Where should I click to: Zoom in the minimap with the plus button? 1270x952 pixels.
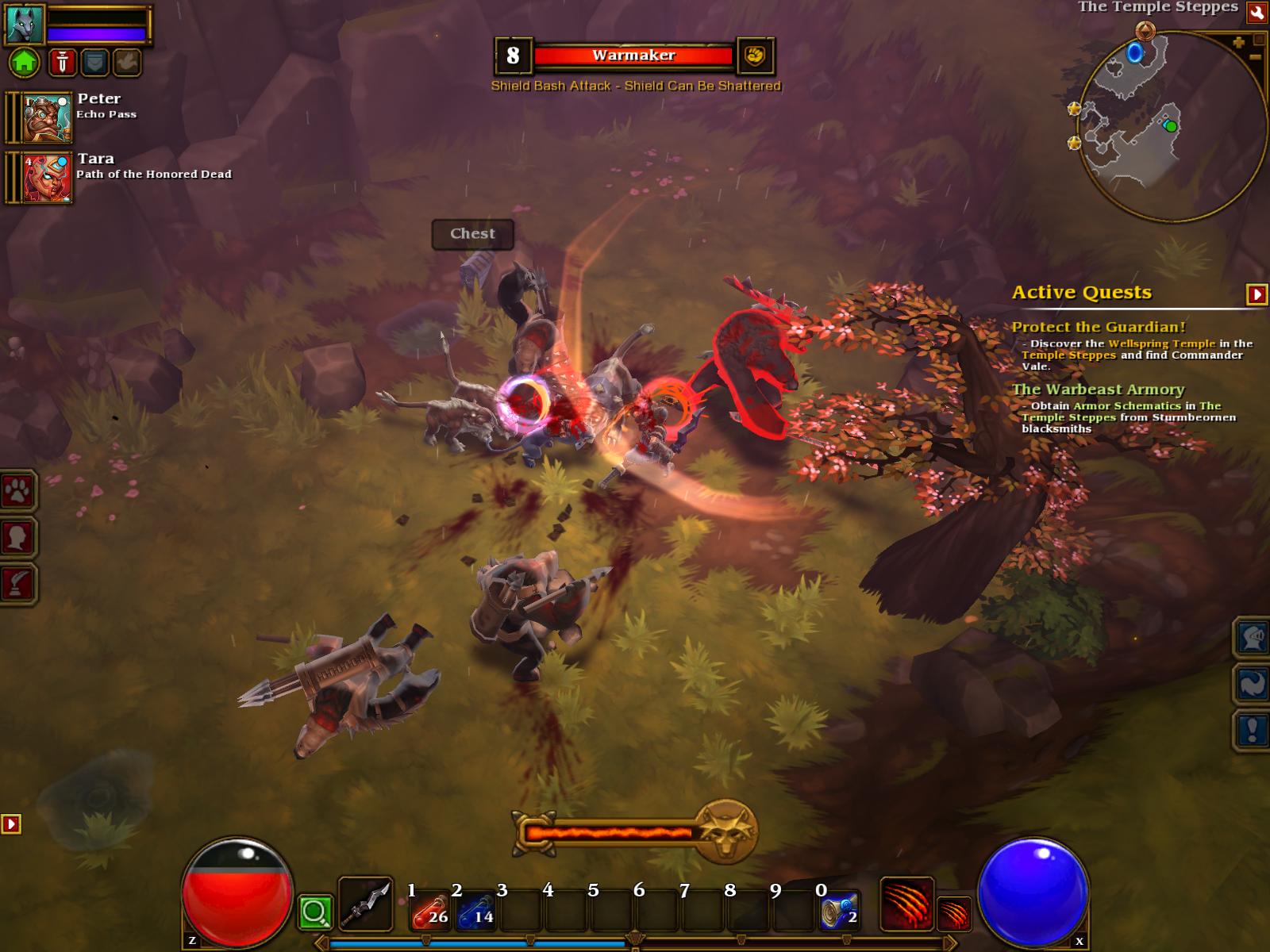pyautogui.click(x=1239, y=42)
